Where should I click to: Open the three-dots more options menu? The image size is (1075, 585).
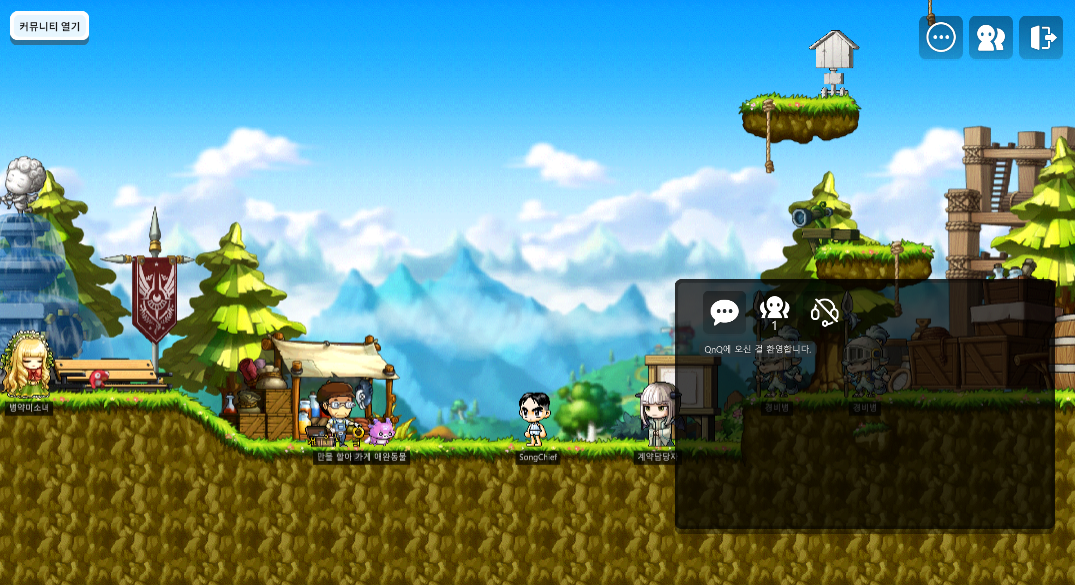941,38
